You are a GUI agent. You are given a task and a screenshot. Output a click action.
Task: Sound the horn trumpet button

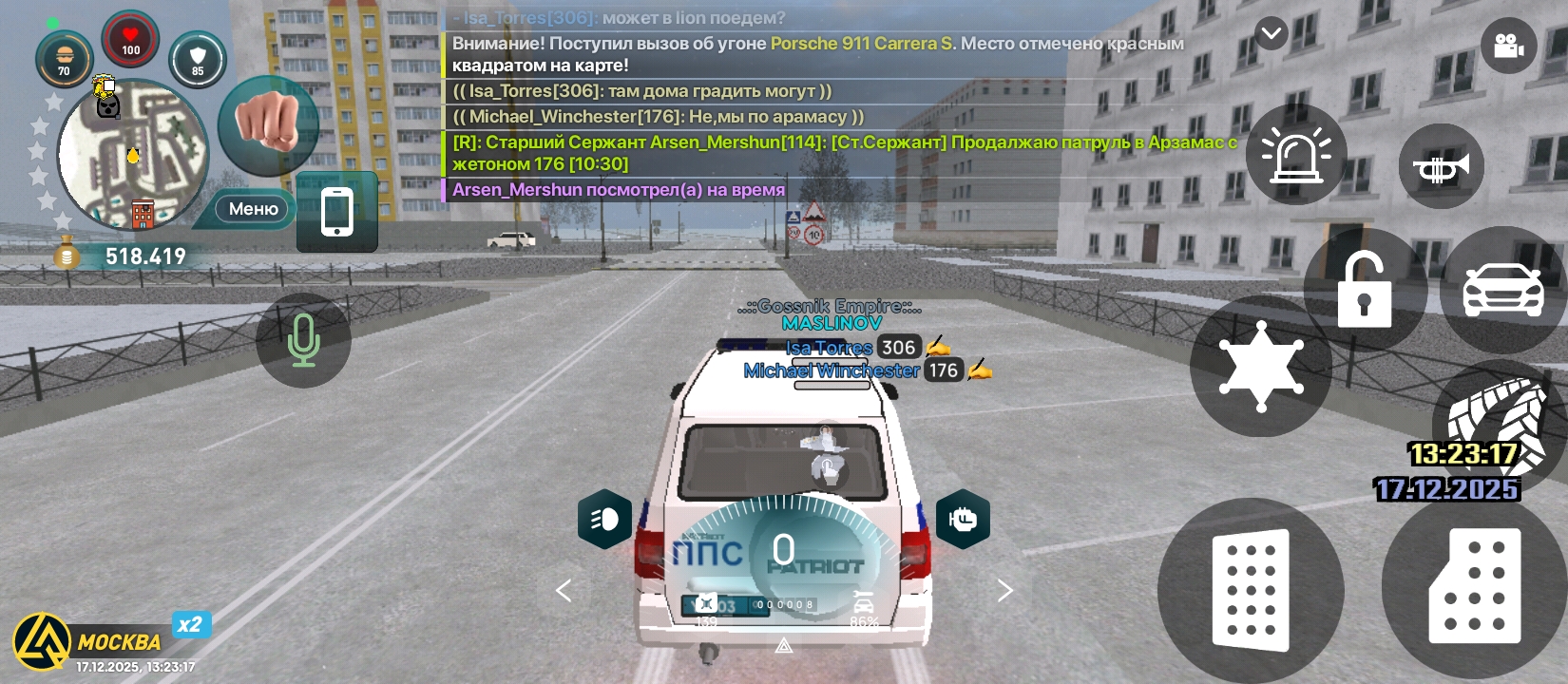pos(1441,167)
